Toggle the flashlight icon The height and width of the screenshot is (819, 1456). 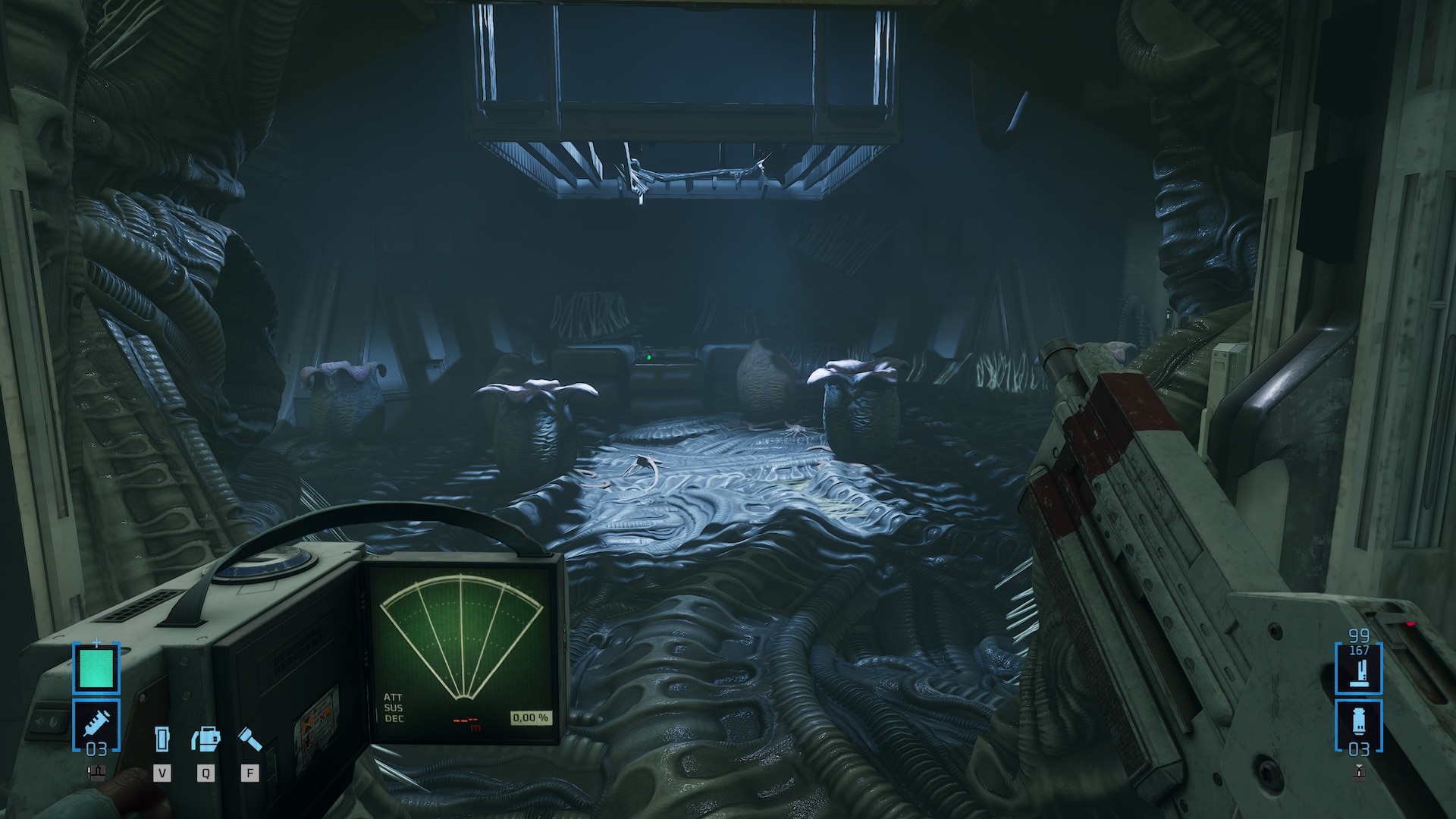pos(249,739)
